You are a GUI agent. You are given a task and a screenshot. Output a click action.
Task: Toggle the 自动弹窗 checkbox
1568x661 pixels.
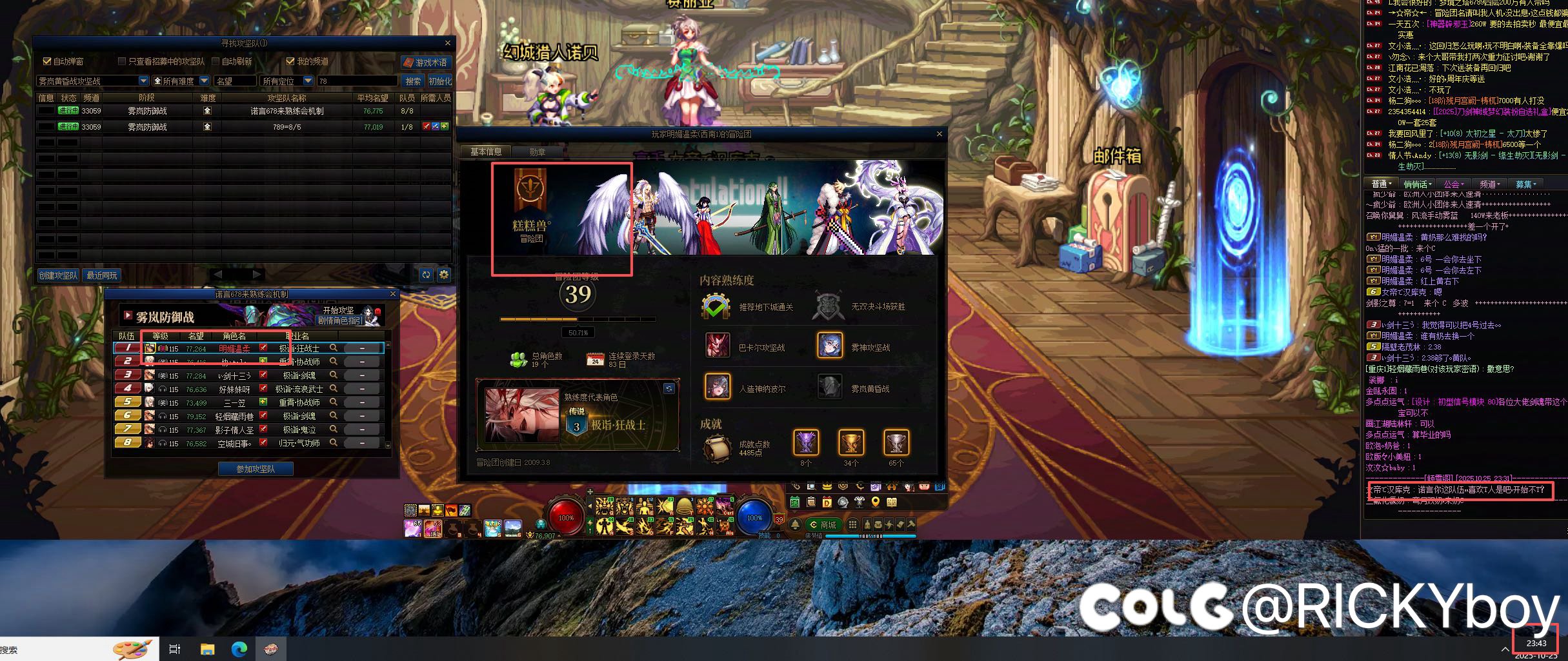click(x=47, y=61)
